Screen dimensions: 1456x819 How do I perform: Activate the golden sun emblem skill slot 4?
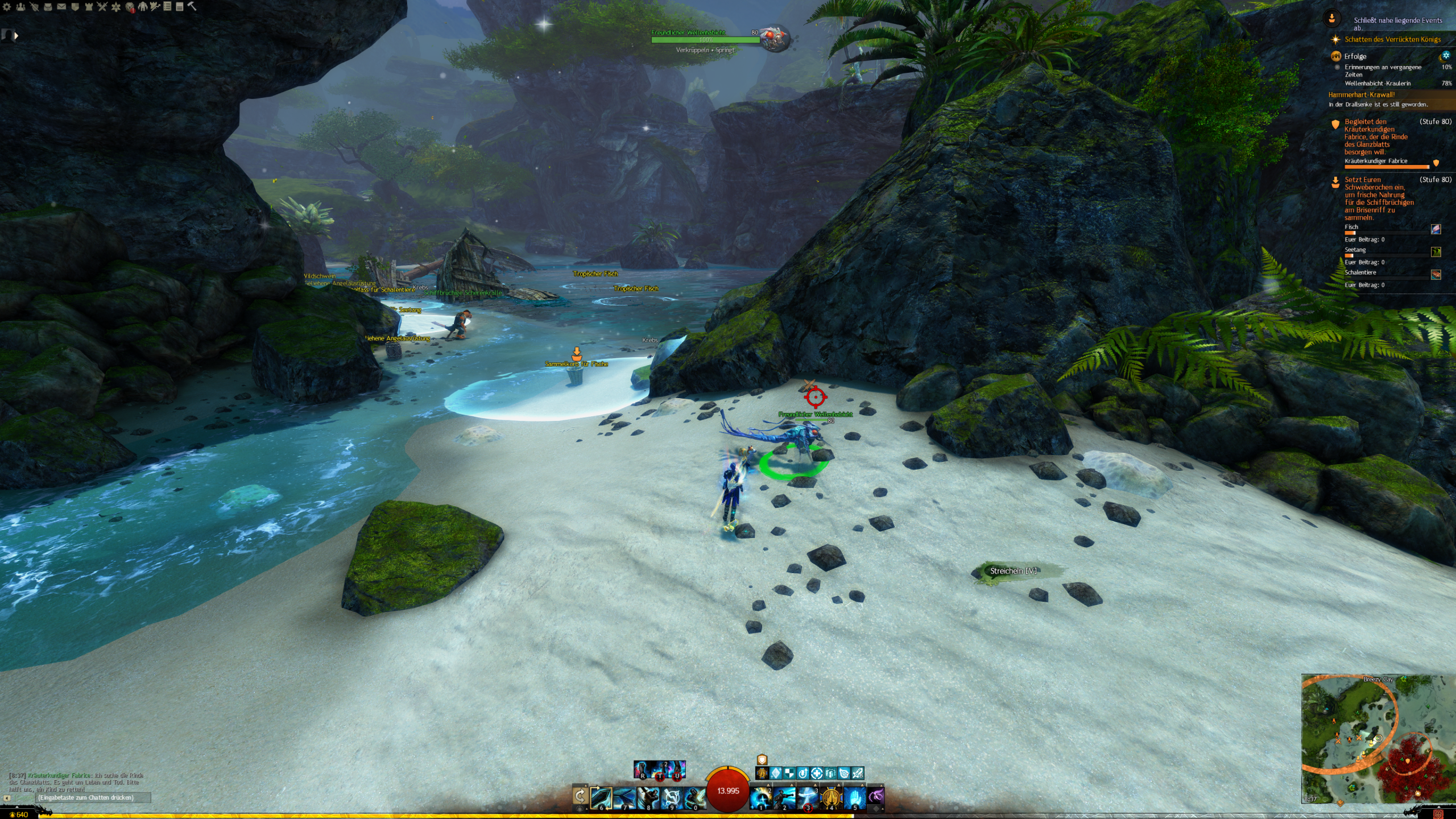[x=830, y=798]
